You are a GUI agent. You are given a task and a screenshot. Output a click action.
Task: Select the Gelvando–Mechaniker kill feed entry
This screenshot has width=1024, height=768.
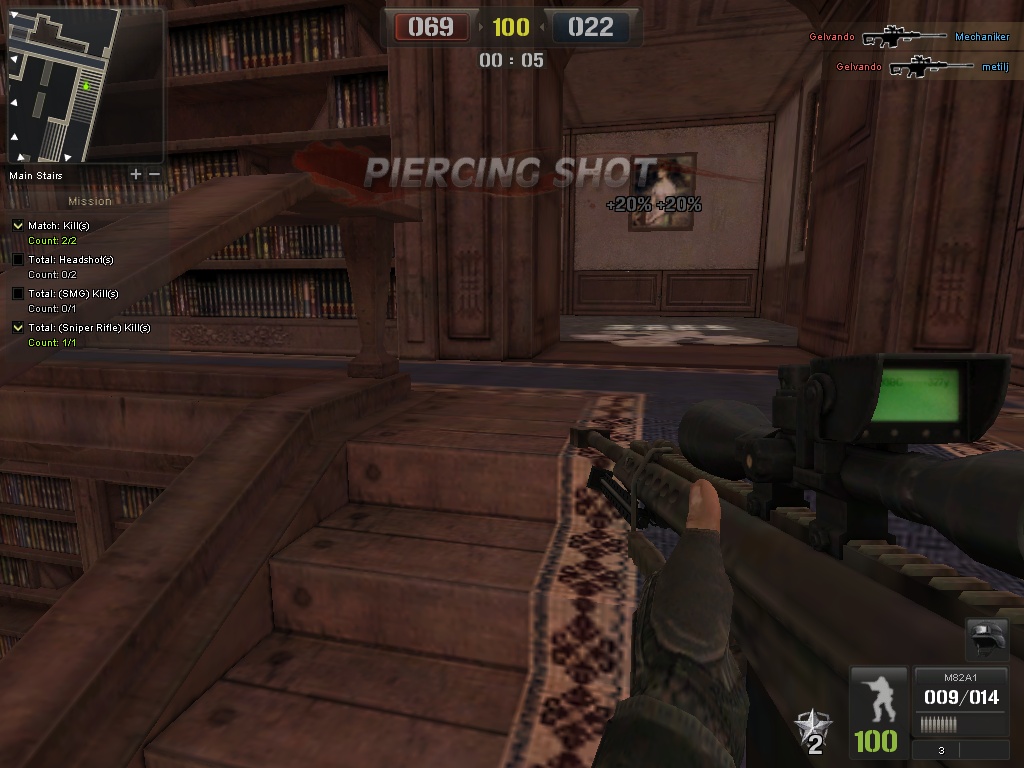pyautogui.click(x=909, y=37)
